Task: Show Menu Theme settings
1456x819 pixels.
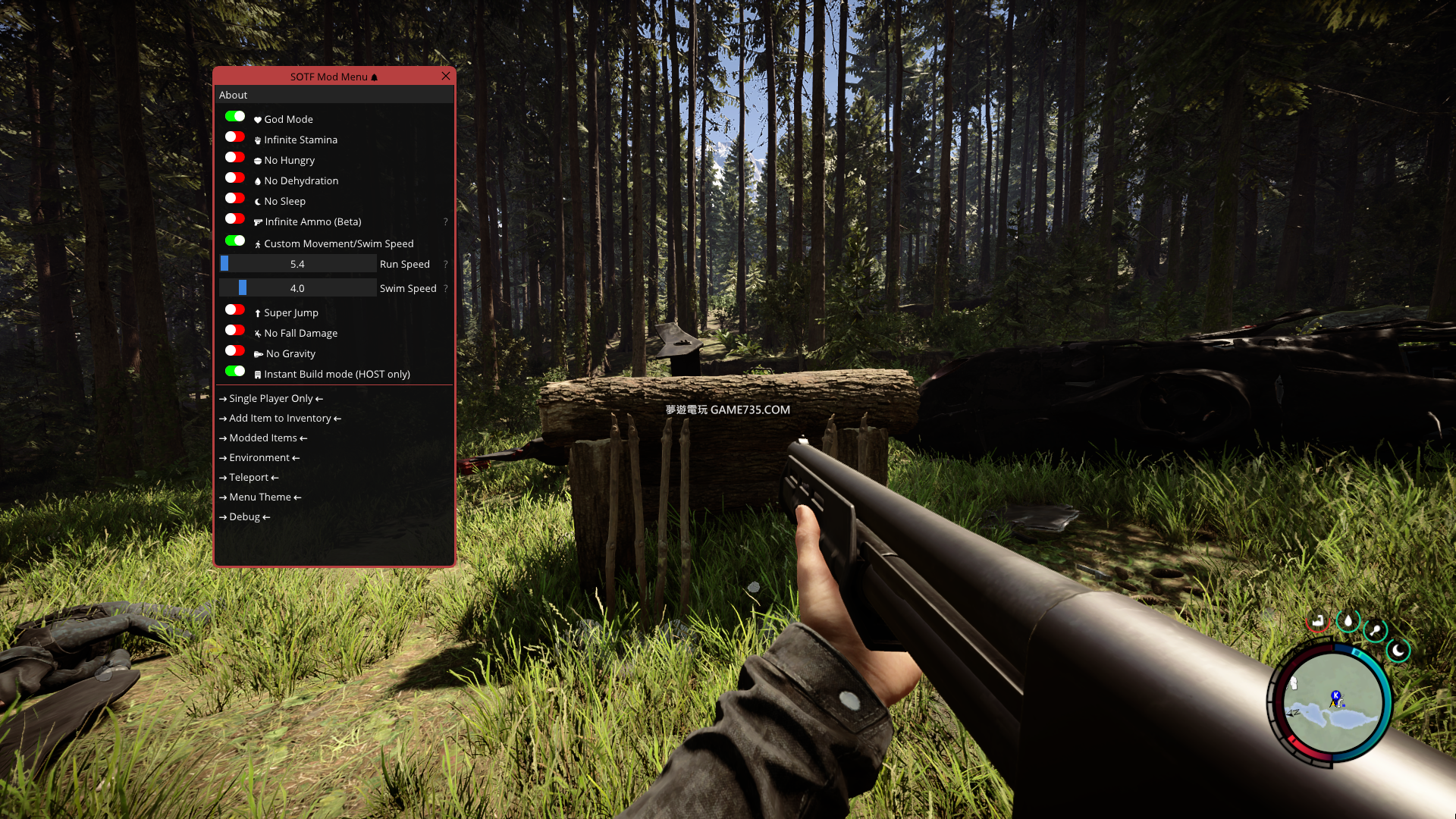Action: (x=260, y=497)
